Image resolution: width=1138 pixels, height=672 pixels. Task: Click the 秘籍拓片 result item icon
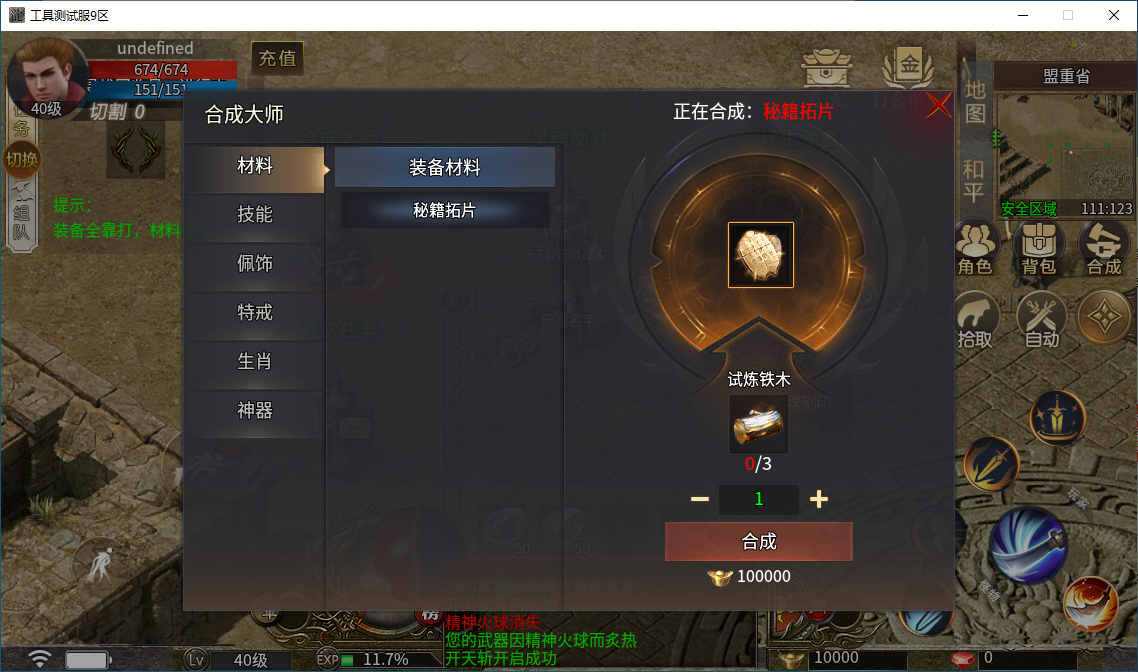pyautogui.click(x=760, y=255)
